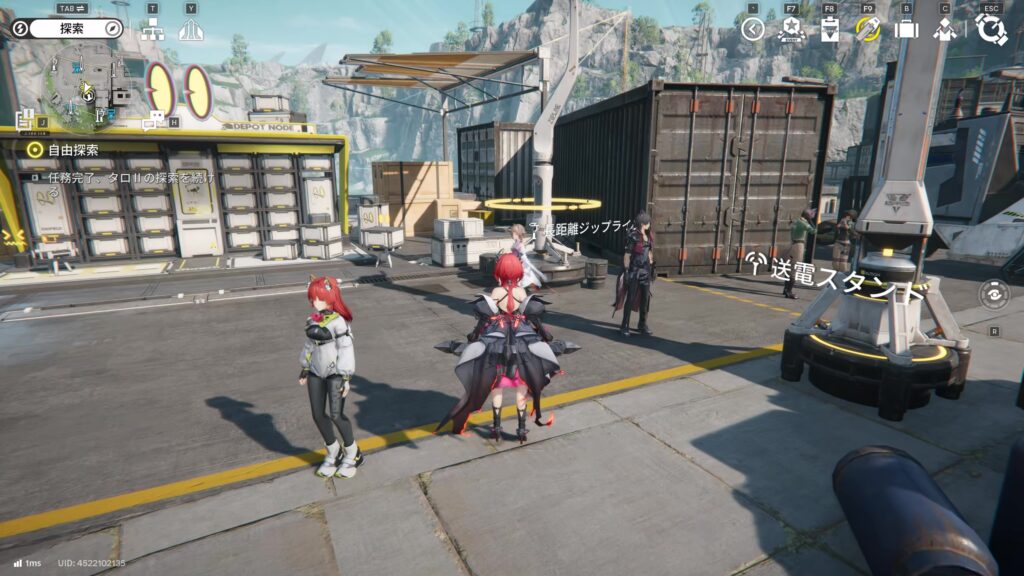Image resolution: width=1024 pixels, height=576 pixels.
Task: Open the yellow-ringed ticket icon
Action: pos(867,29)
